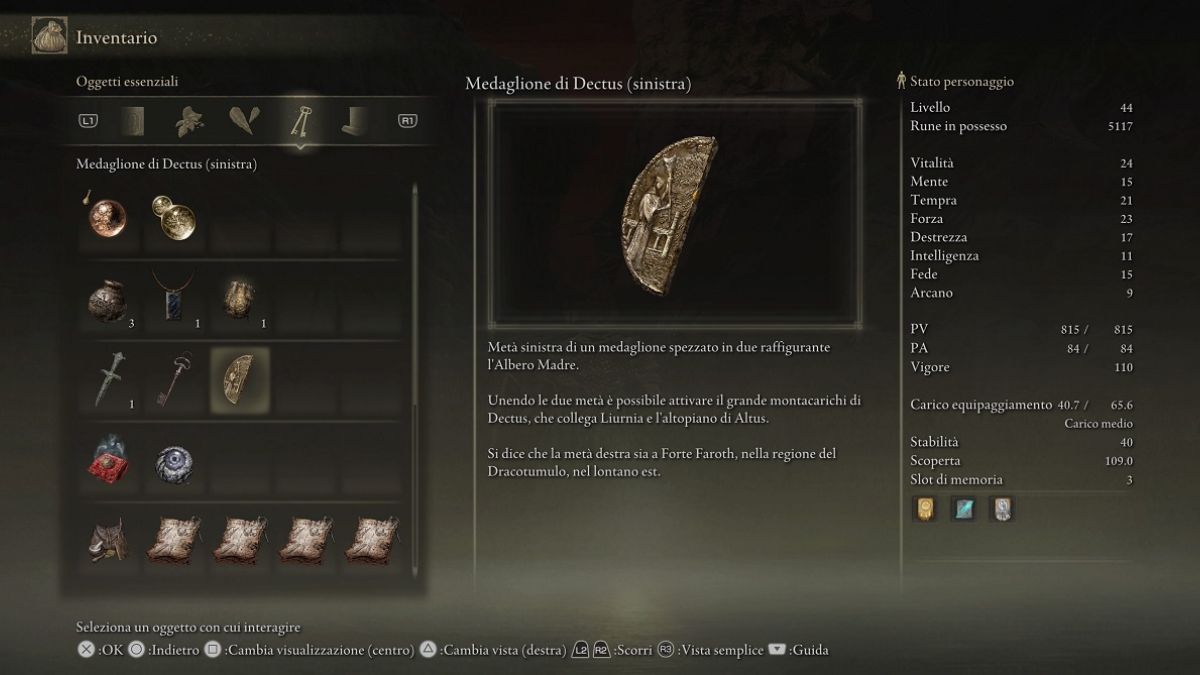Viewport: 1200px width, 675px height.
Task: Select the Dectus Medallion (left) slot
Action: click(x=240, y=381)
